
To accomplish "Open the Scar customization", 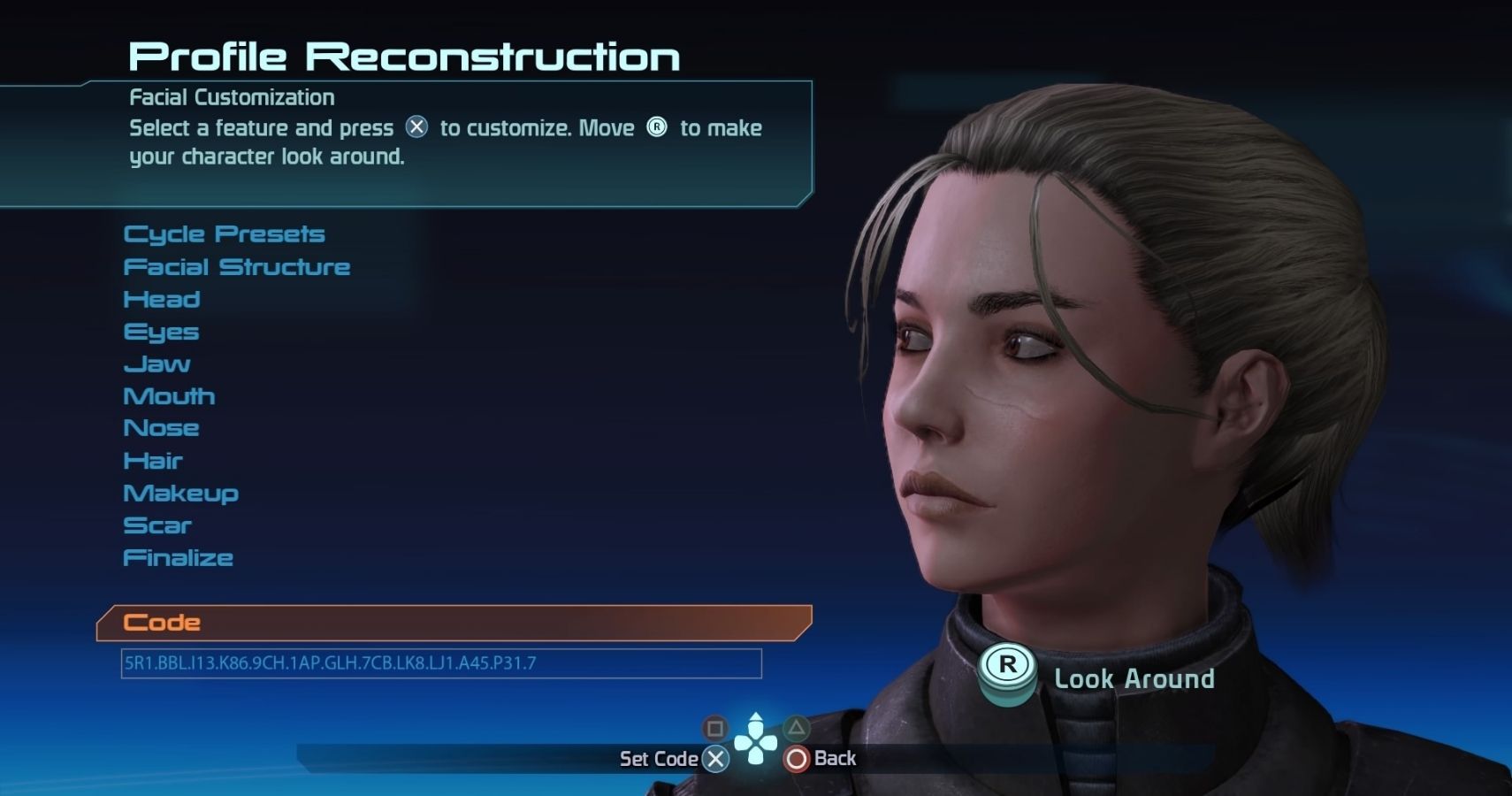I will [x=157, y=525].
